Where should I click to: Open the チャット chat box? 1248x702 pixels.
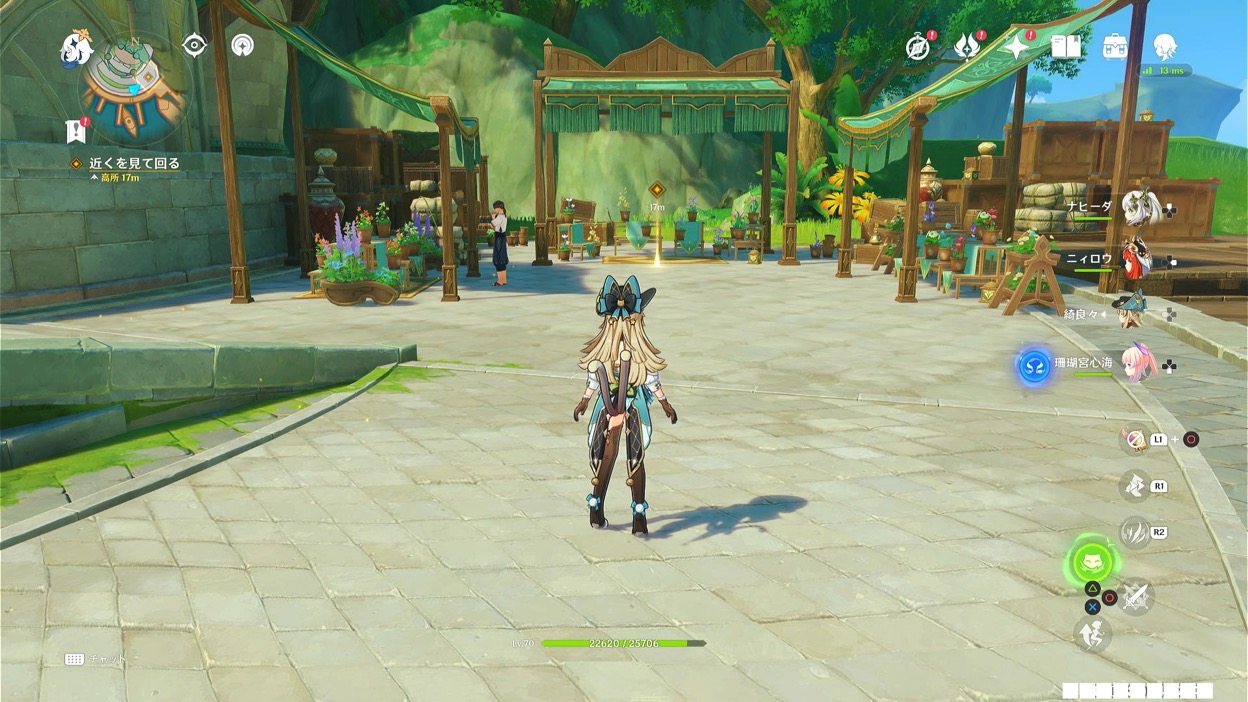point(96,659)
